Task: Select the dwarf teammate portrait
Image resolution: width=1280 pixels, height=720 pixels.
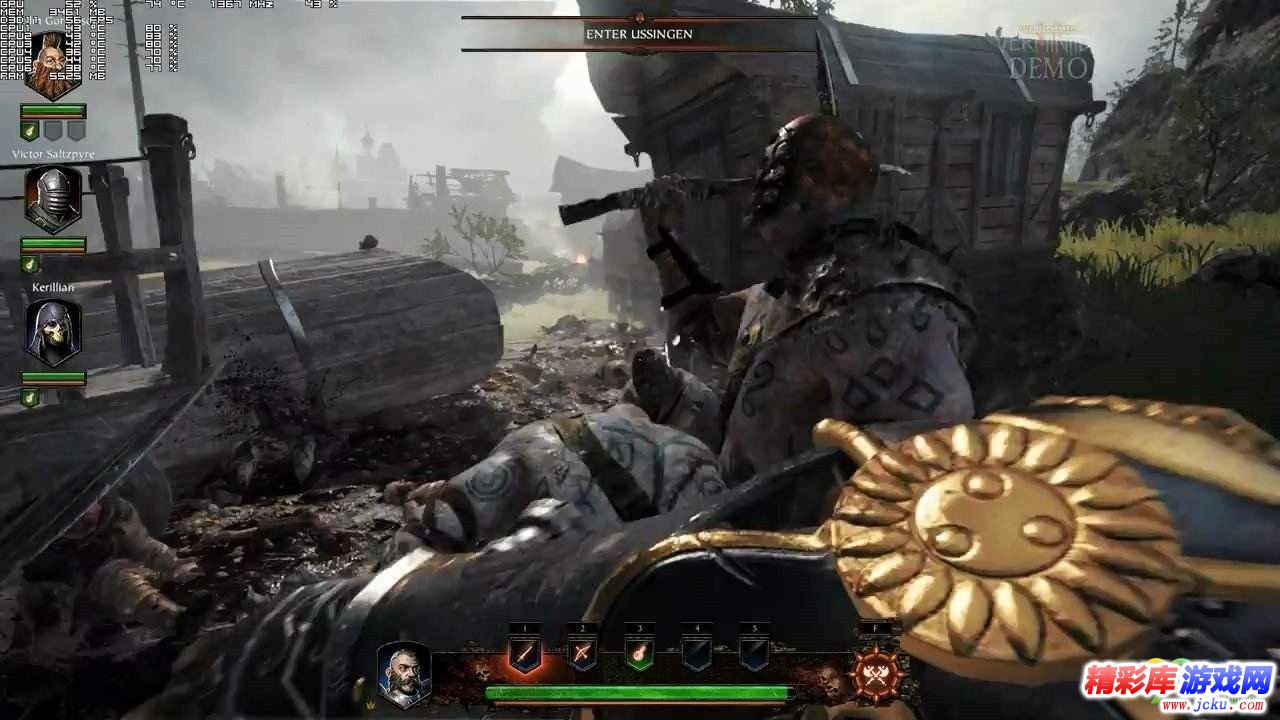Action: coord(52,65)
